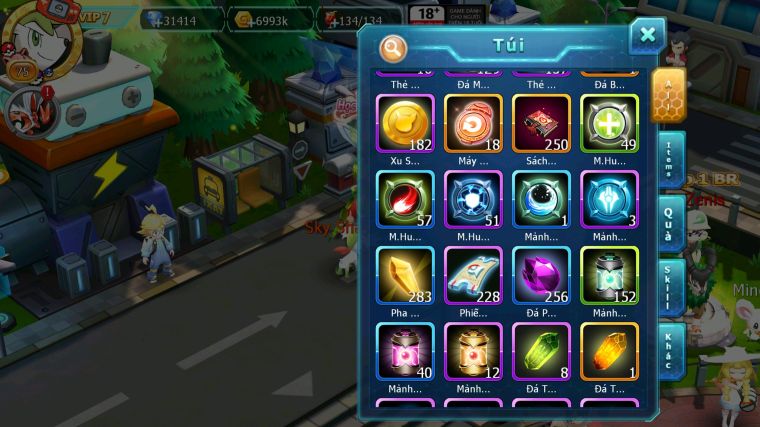Pick the red flame orb with 57

(x=405, y=199)
